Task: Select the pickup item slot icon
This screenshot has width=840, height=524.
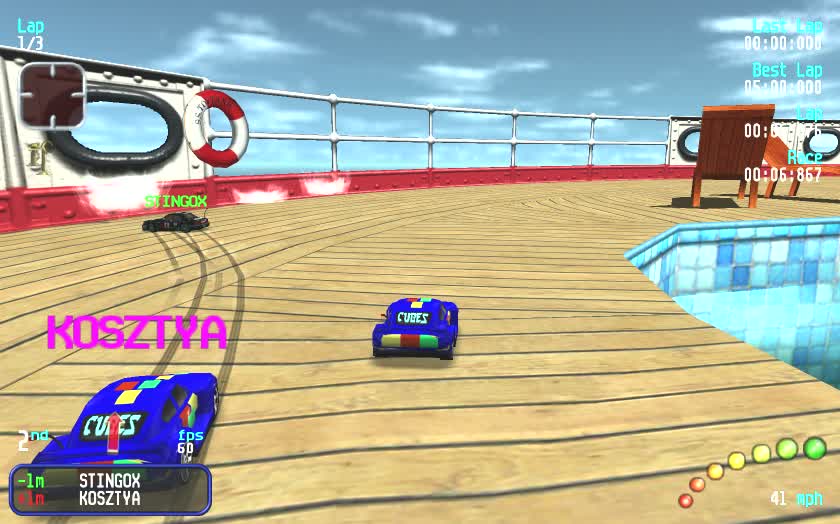Action: pos(53,95)
